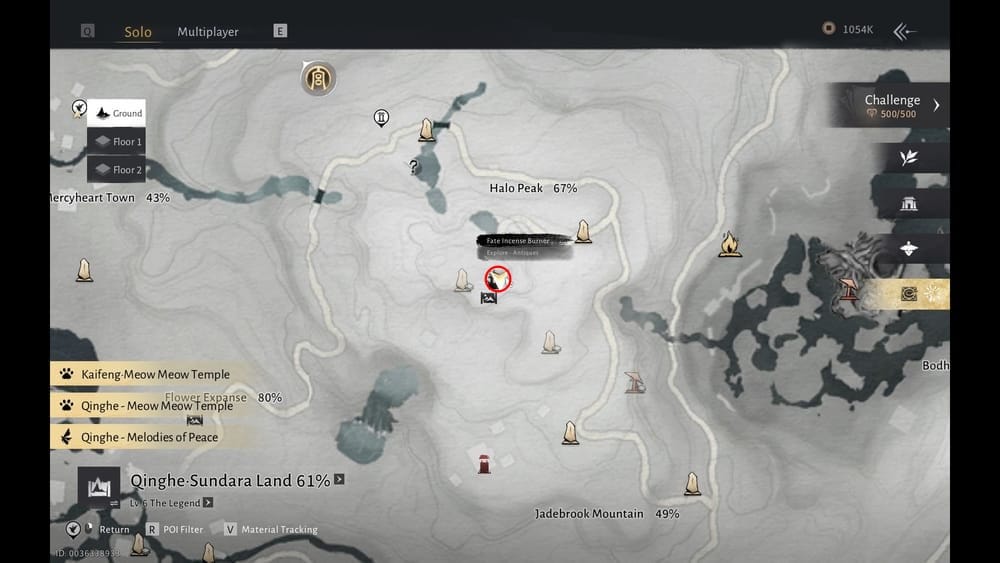Switch to the Multiplayer tab
Image resolution: width=1000 pixels, height=563 pixels.
(x=208, y=32)
